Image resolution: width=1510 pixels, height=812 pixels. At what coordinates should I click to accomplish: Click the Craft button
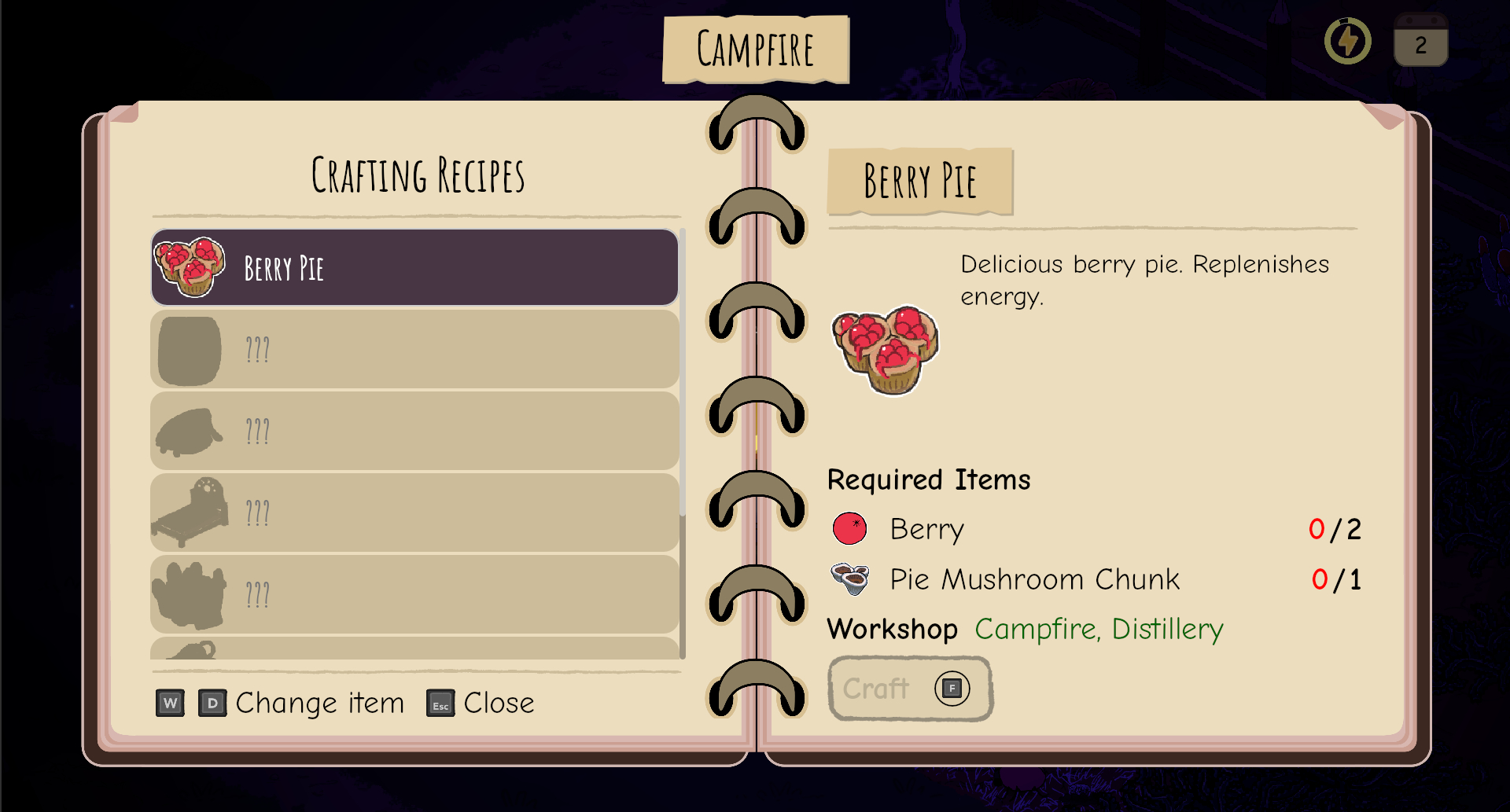tap(909, 689)
